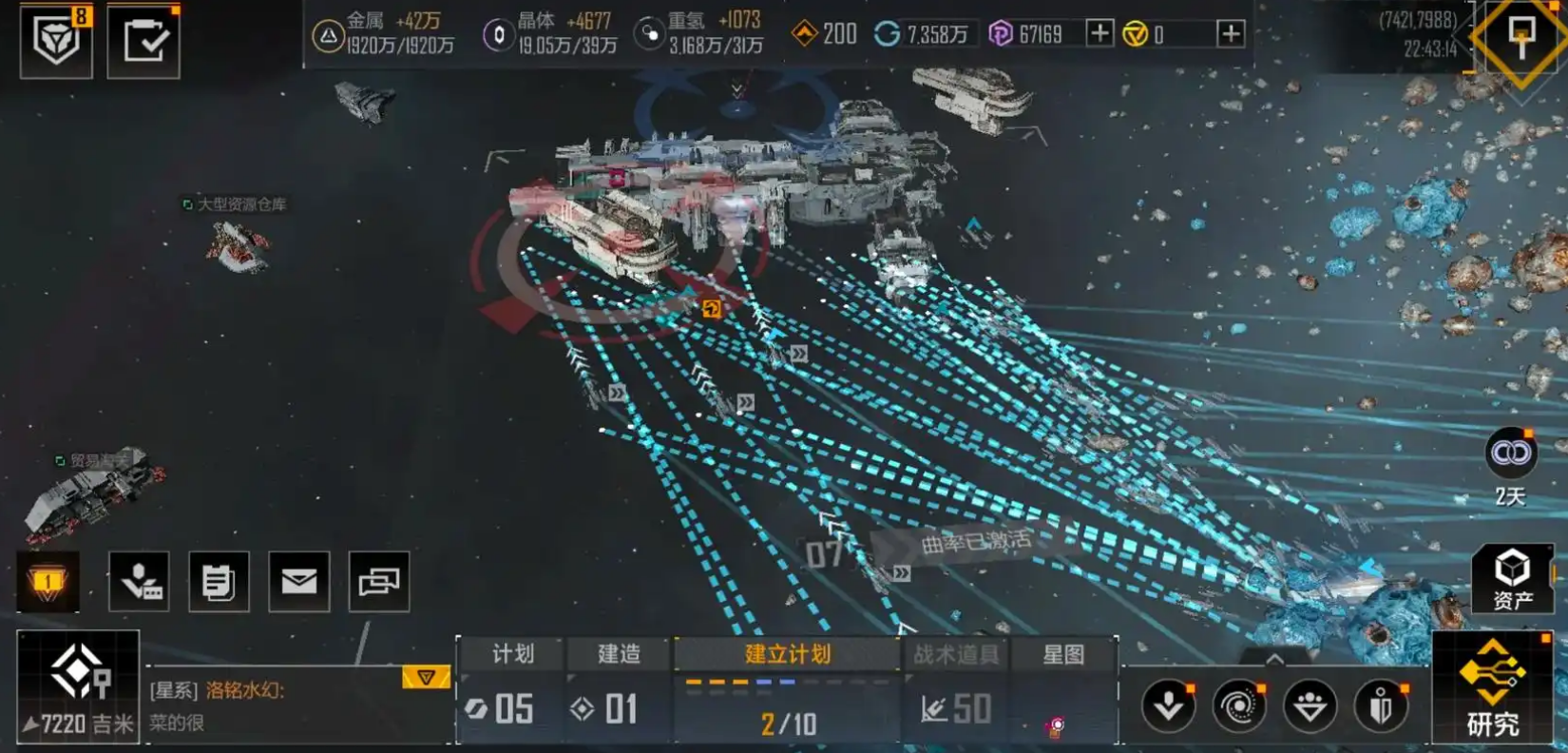Open the 研究 research menu
The image size is (1568, 753).
(x=1492, y=687)
